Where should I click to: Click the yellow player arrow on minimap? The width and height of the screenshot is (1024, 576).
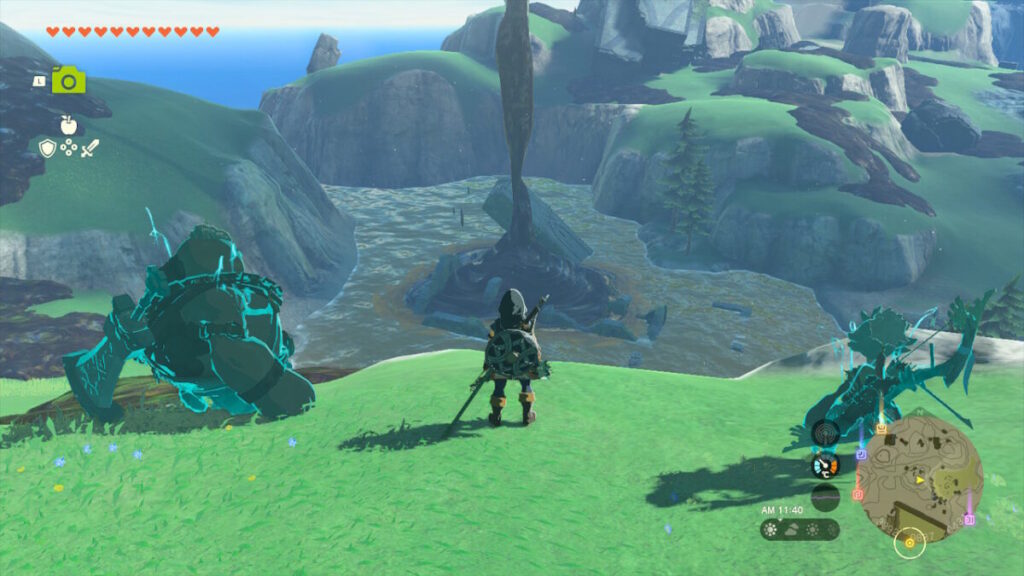tap(920, 479)
